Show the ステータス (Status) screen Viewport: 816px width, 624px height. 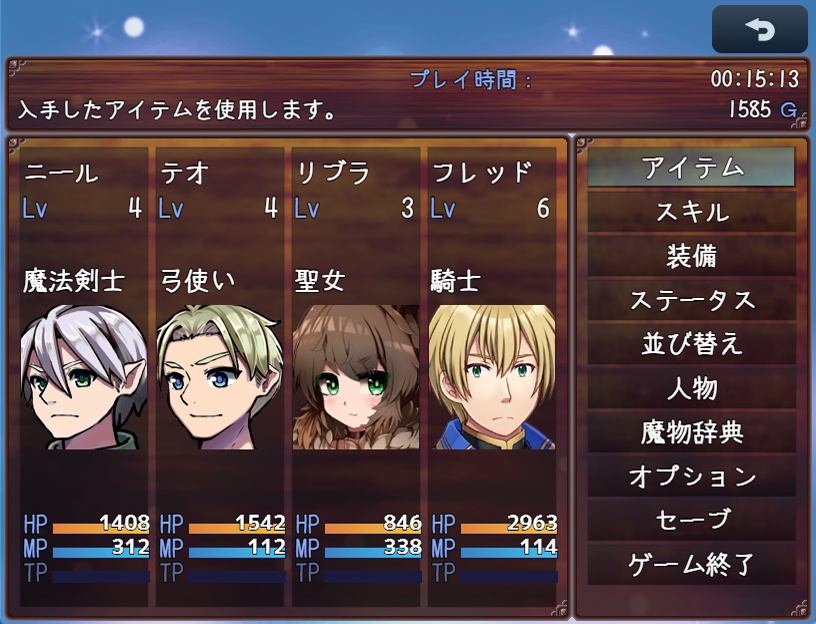pos(691,300)
